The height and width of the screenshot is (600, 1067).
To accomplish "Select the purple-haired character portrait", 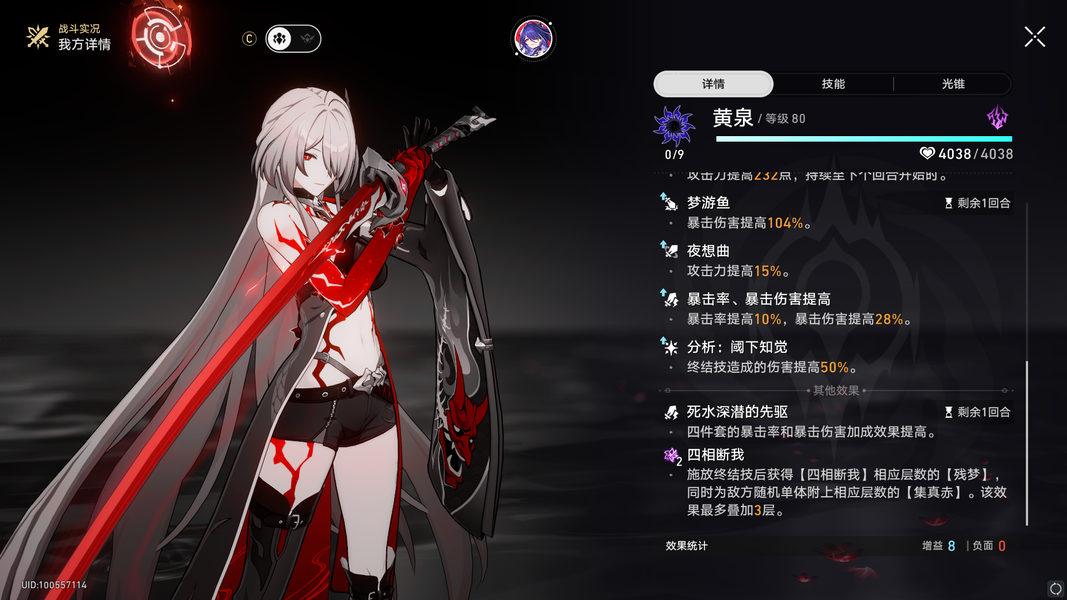I will [x=533, y=38].
